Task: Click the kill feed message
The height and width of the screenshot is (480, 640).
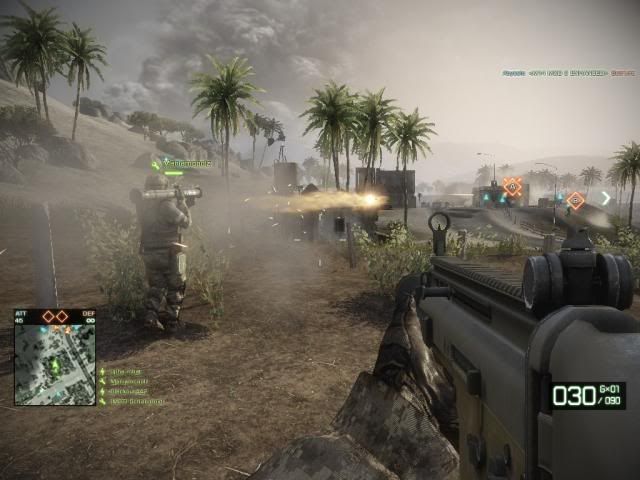Action: coord(567,73)
